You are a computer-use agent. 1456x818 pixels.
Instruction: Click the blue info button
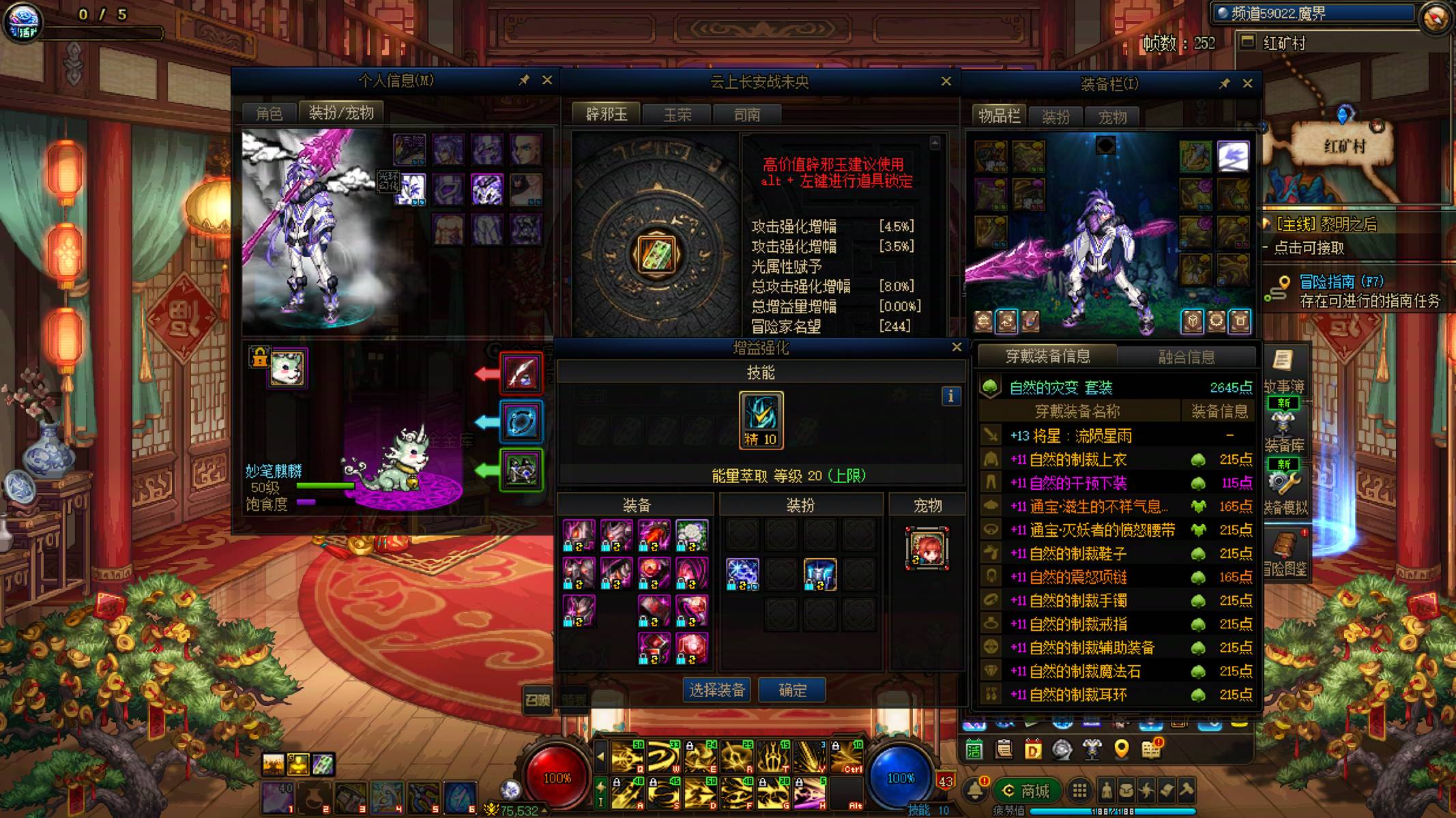(x=951, y=396)
